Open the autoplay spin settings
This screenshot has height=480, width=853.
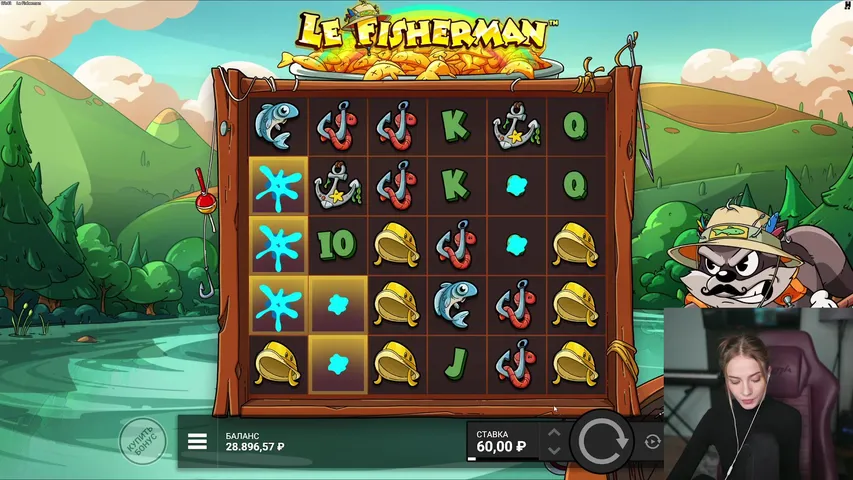tap(653, 441)
